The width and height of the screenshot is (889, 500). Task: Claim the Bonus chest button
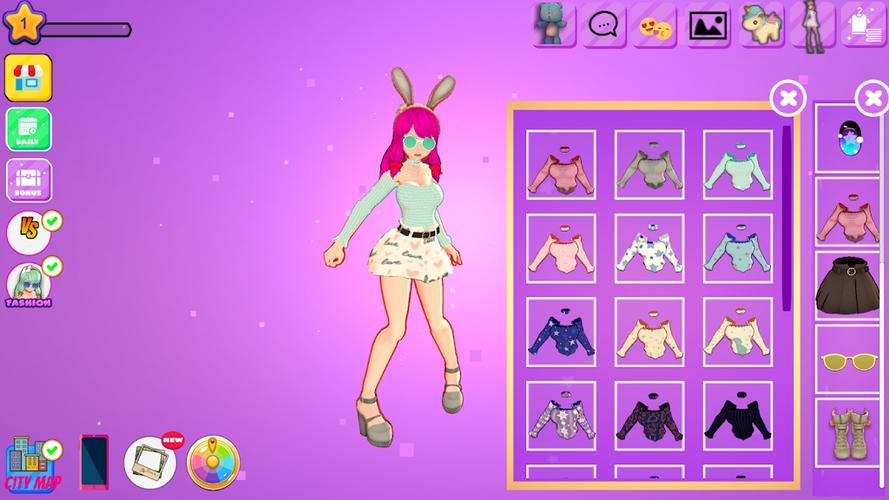tap(28, 180)
